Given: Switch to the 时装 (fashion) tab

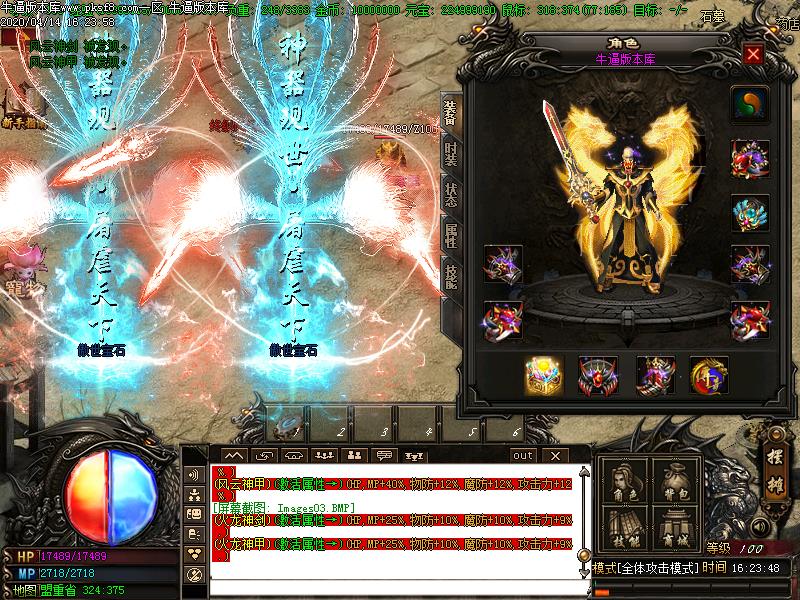Looking at the screenshot, I should (x=451, y=155).
